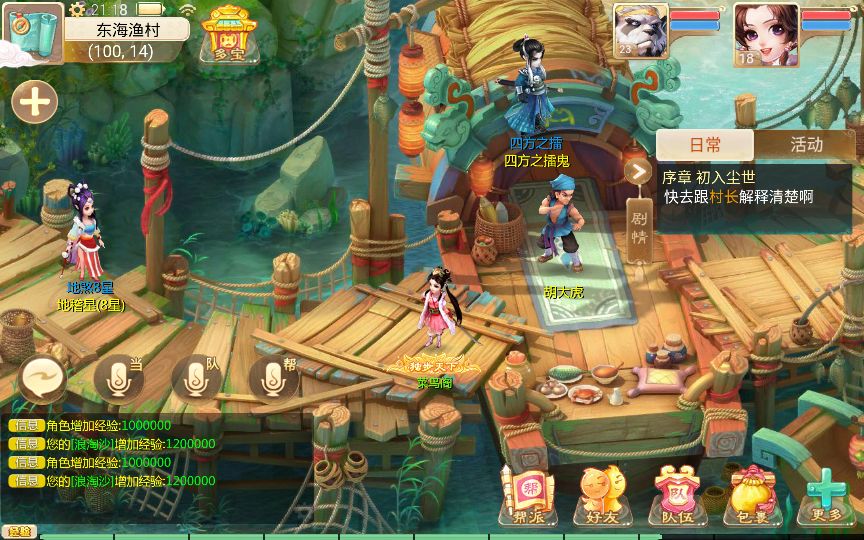Open the 帮派 guild menu
This screenshot has height=540, width=864.
click(524, 495)
